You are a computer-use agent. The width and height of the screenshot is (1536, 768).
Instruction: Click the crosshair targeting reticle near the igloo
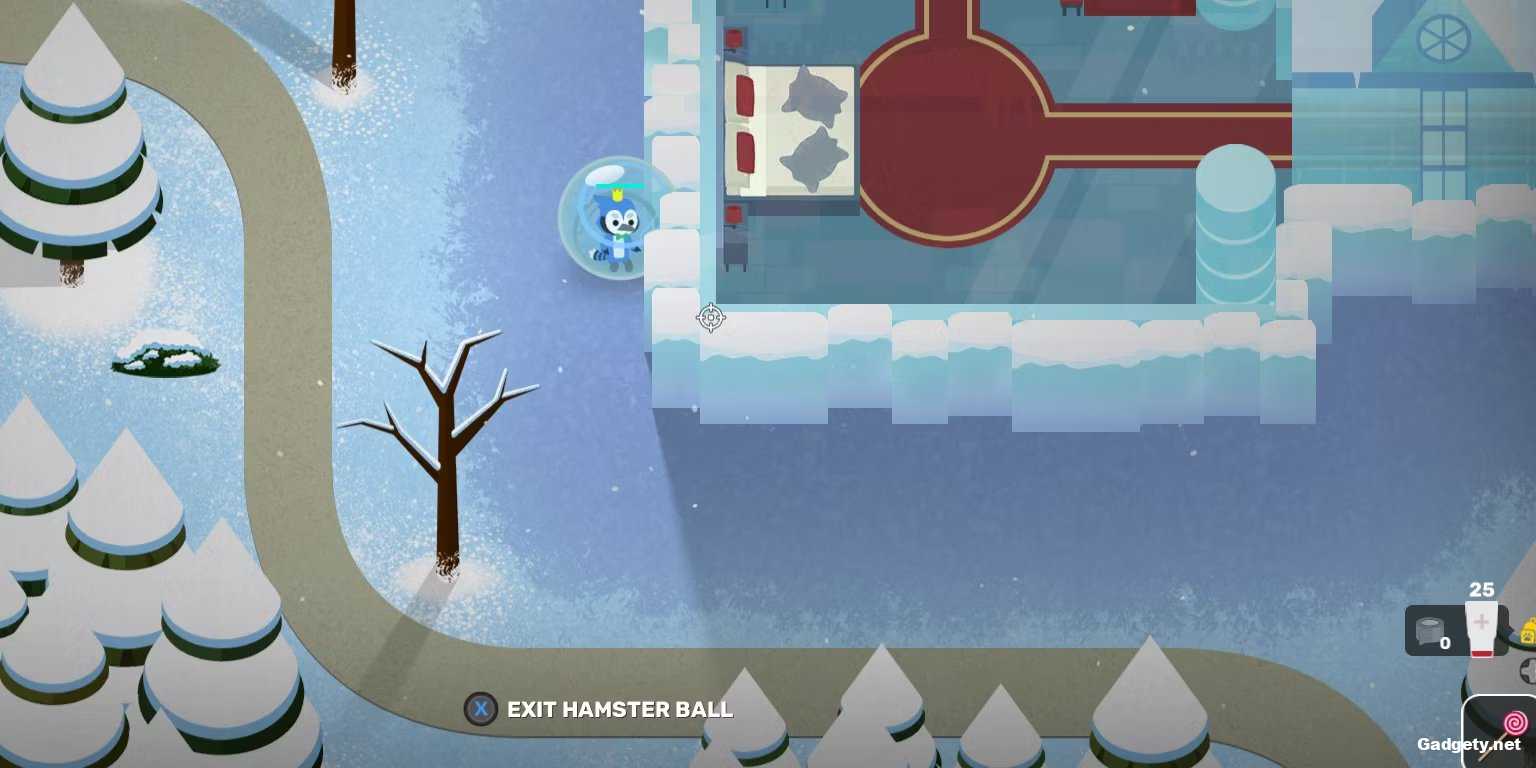[x=710, y=318]
